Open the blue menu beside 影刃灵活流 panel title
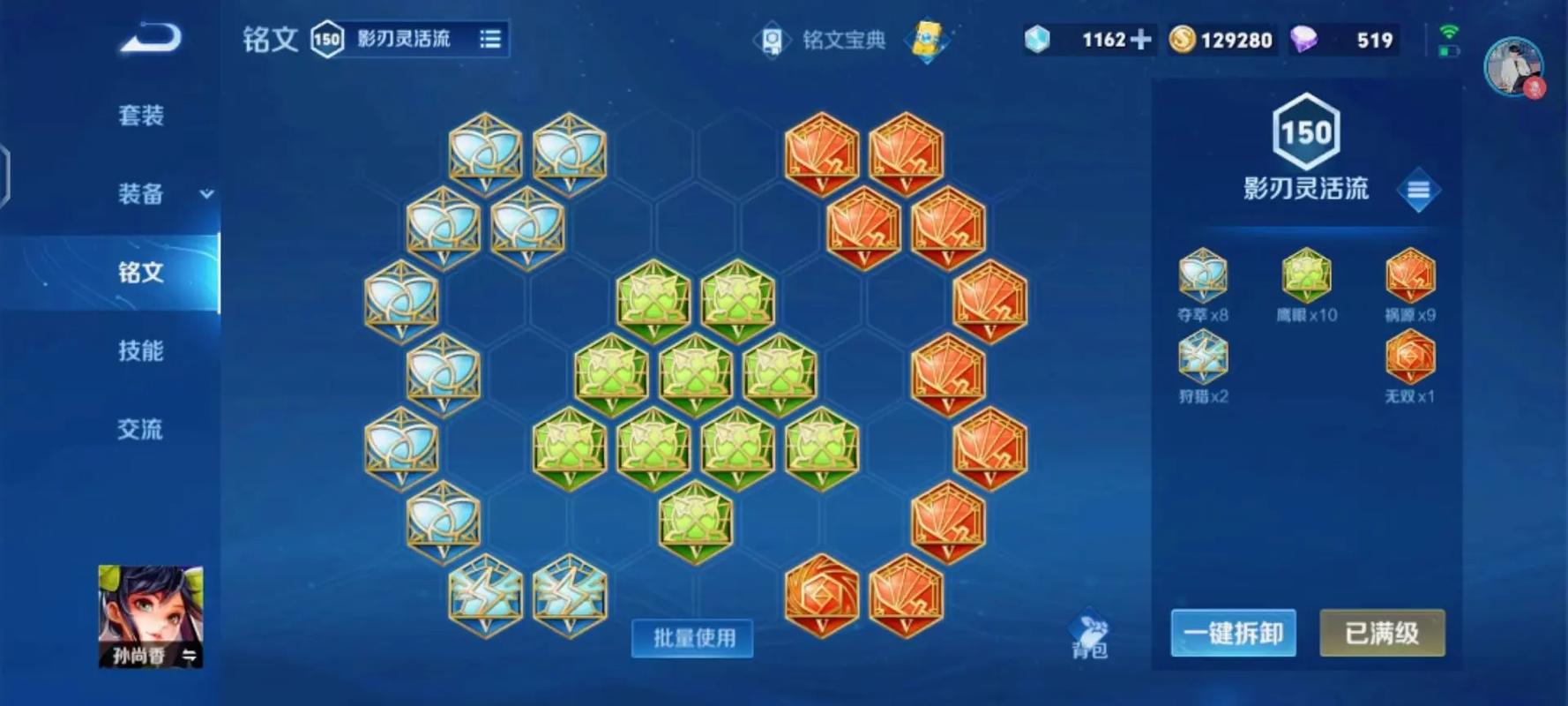Screen dimensions: 1568x706 1420,191
